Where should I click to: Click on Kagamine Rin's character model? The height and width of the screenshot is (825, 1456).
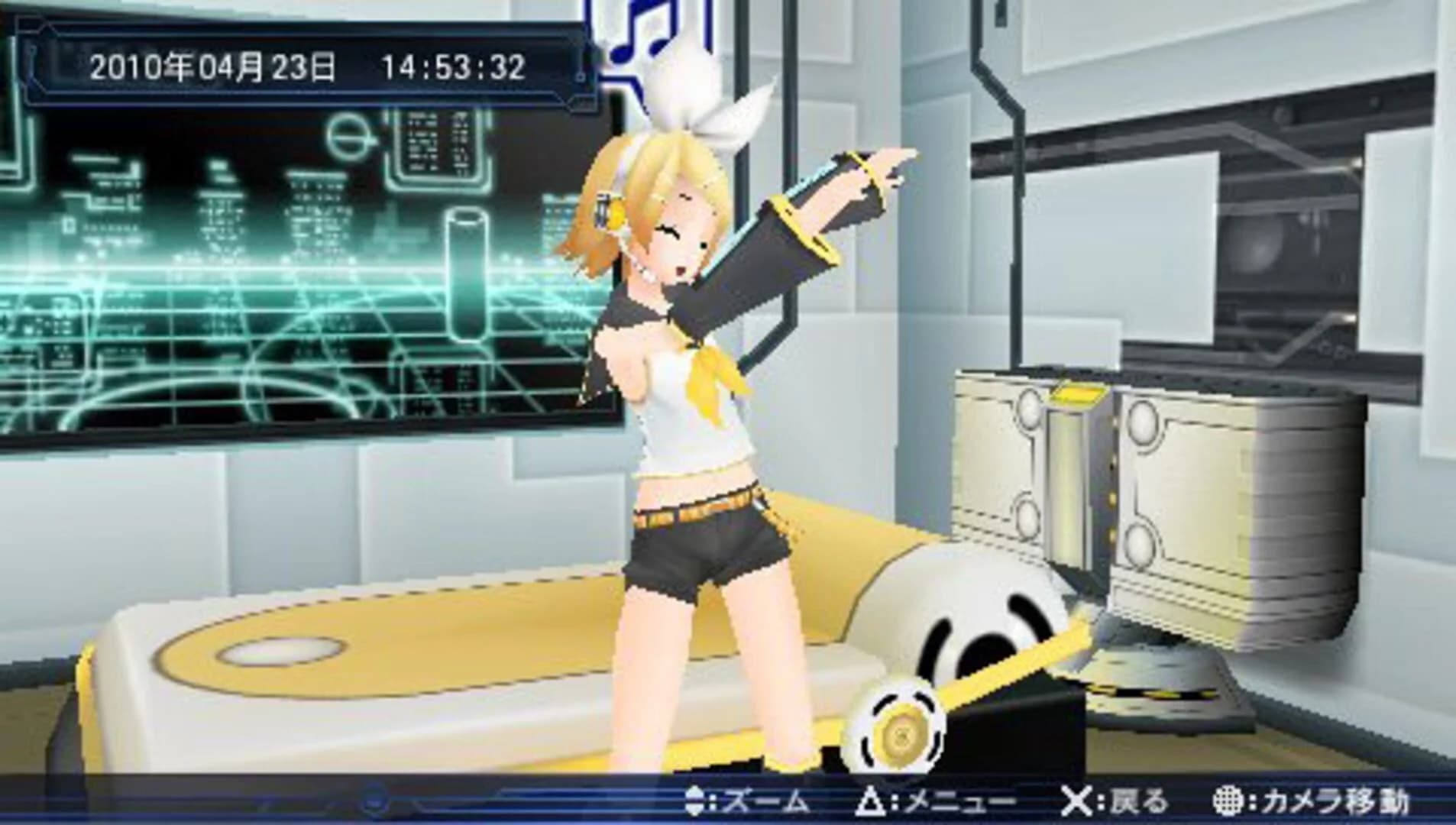coord(688,420)
